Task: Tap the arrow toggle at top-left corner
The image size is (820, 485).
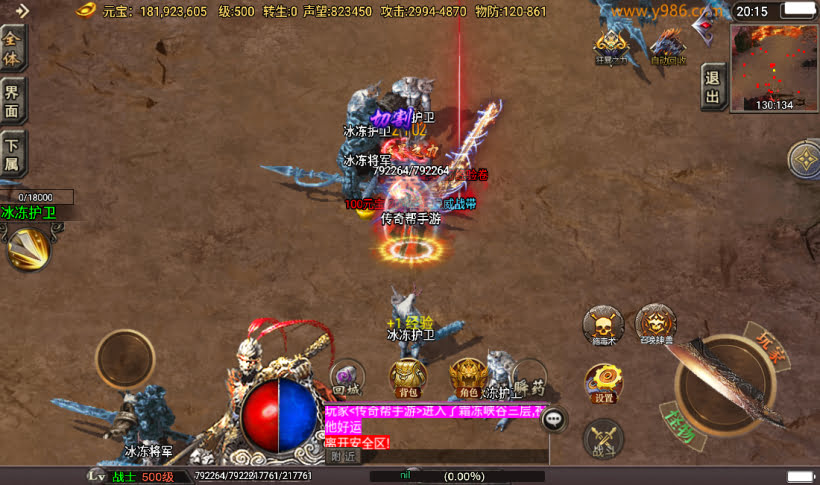Action: point(19,10)
